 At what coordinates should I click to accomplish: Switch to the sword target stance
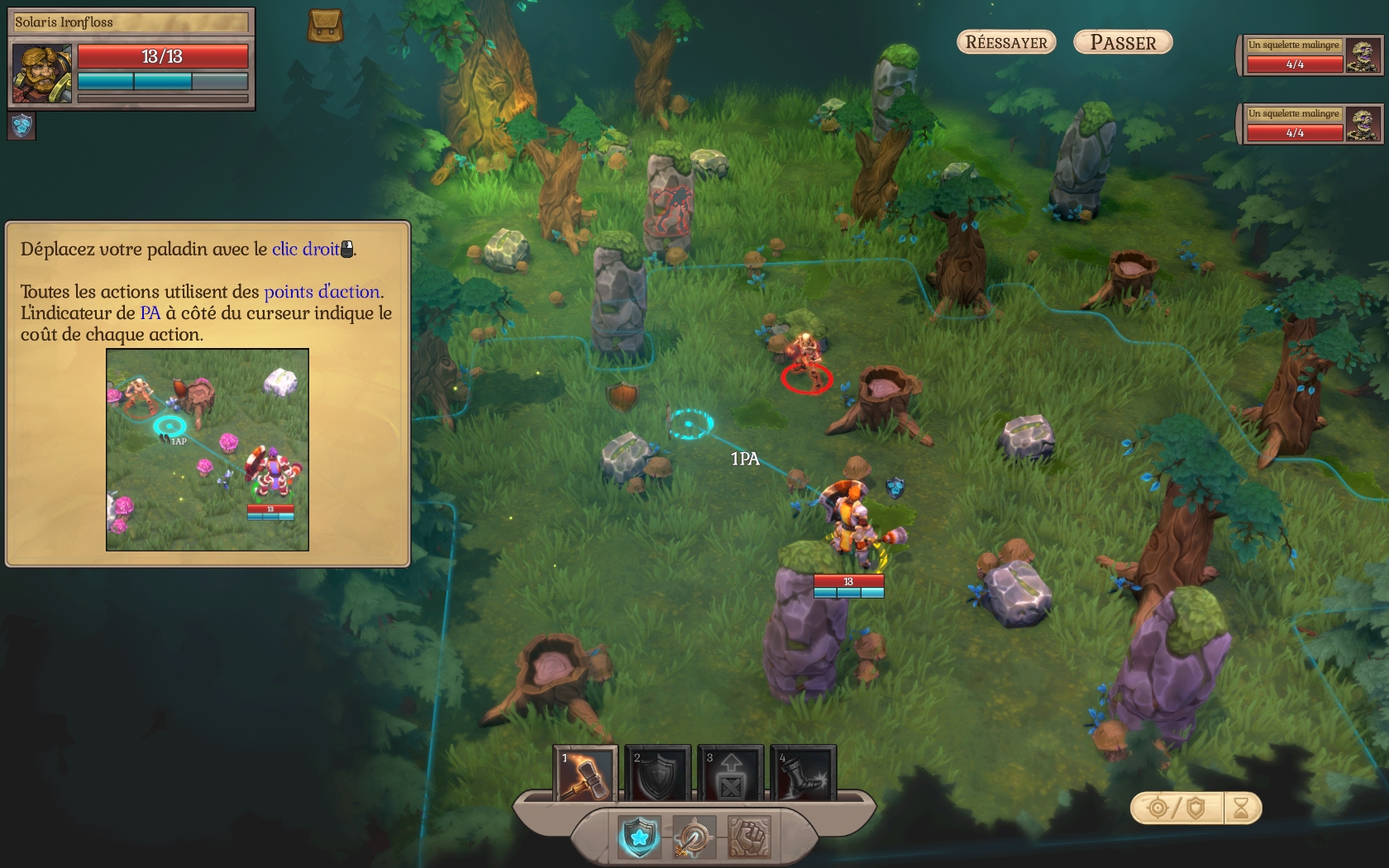694,837
